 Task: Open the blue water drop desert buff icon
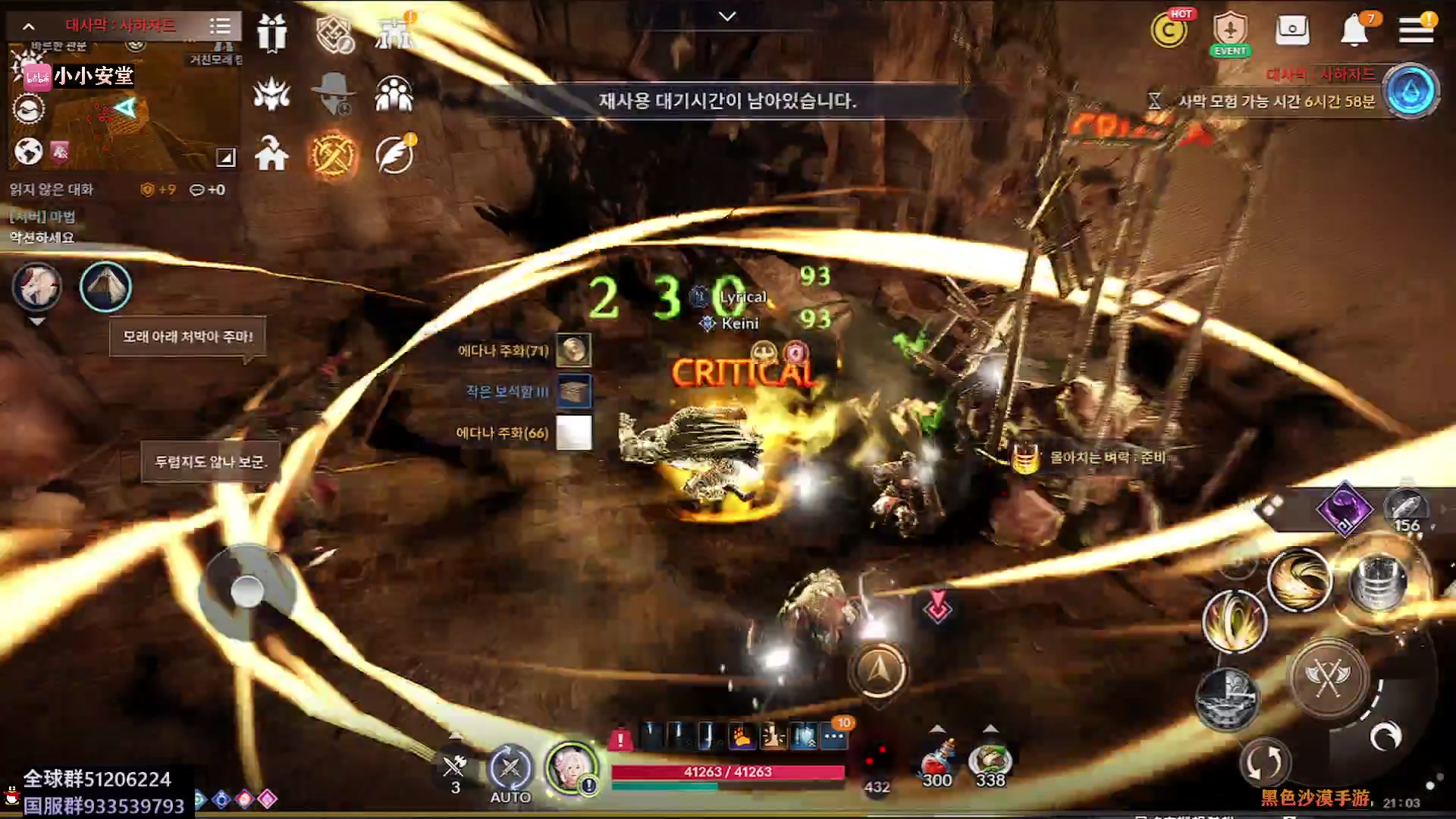click(x=1410, y=91)
